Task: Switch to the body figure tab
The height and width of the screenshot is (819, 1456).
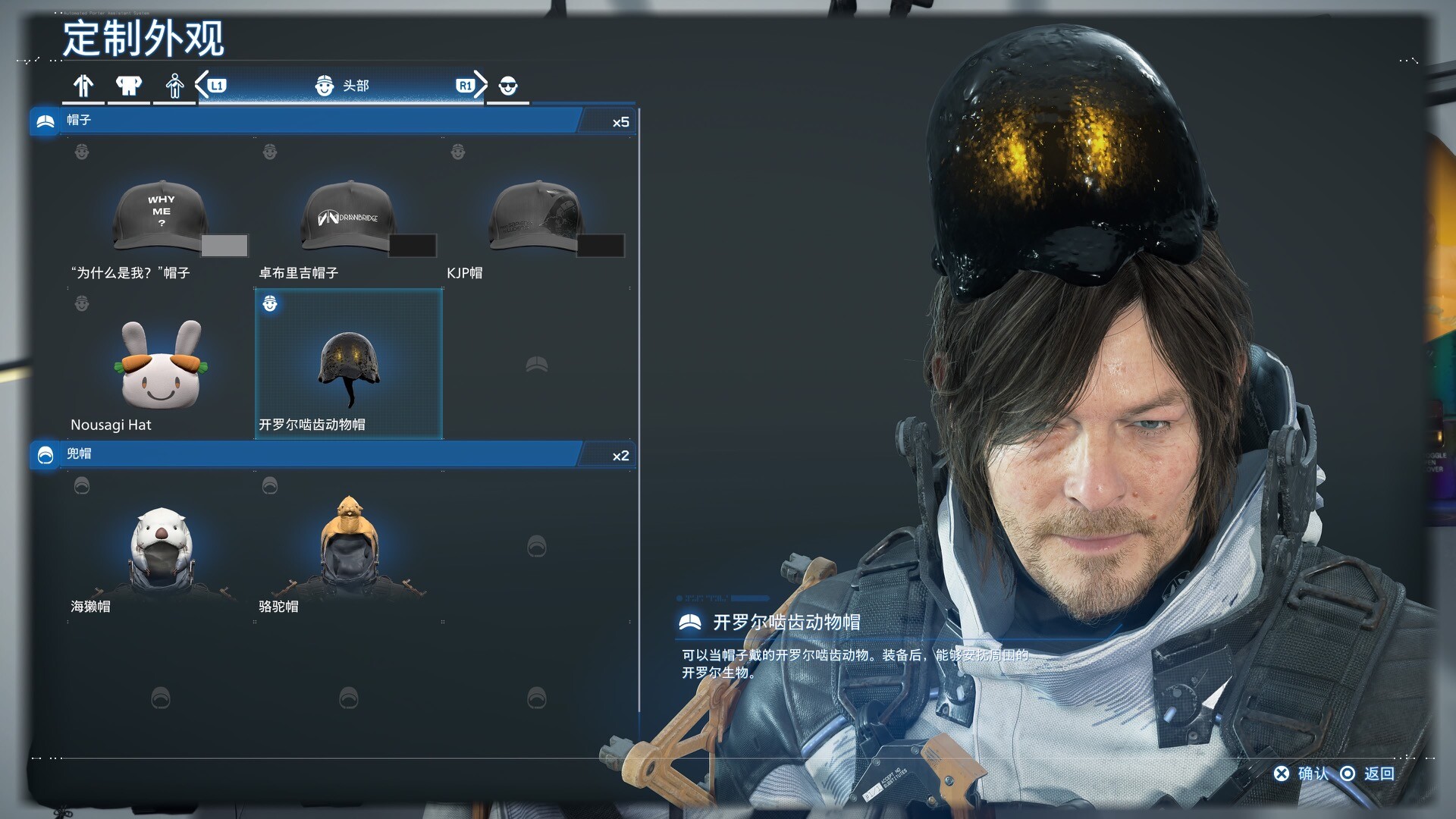Action: click(175, 86)
